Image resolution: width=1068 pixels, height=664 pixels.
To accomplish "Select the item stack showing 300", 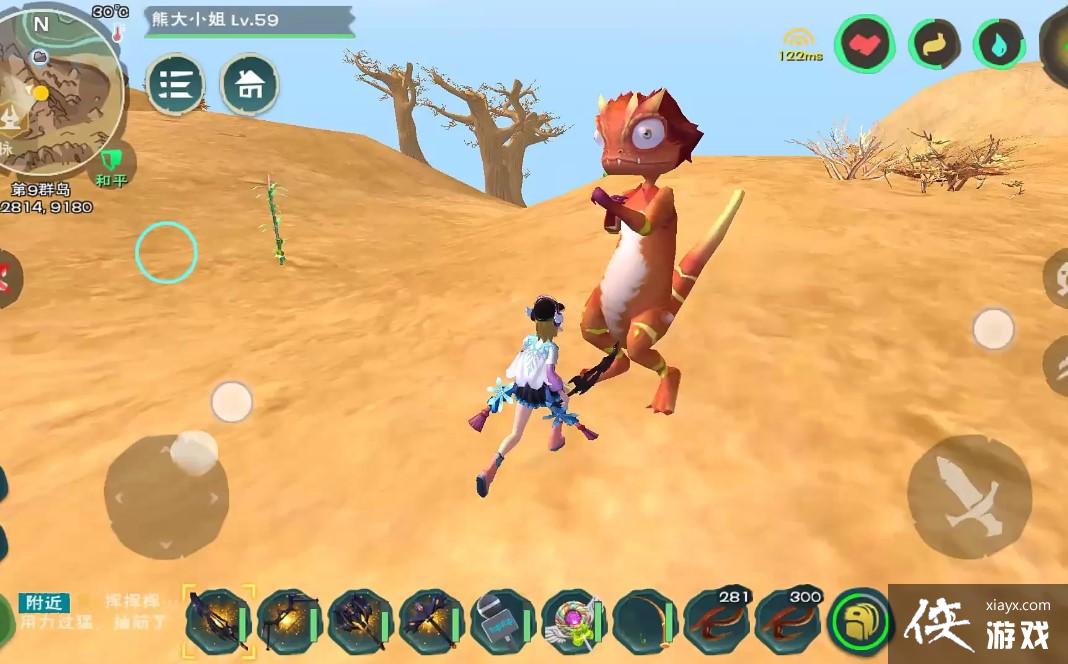I will 789,619.
